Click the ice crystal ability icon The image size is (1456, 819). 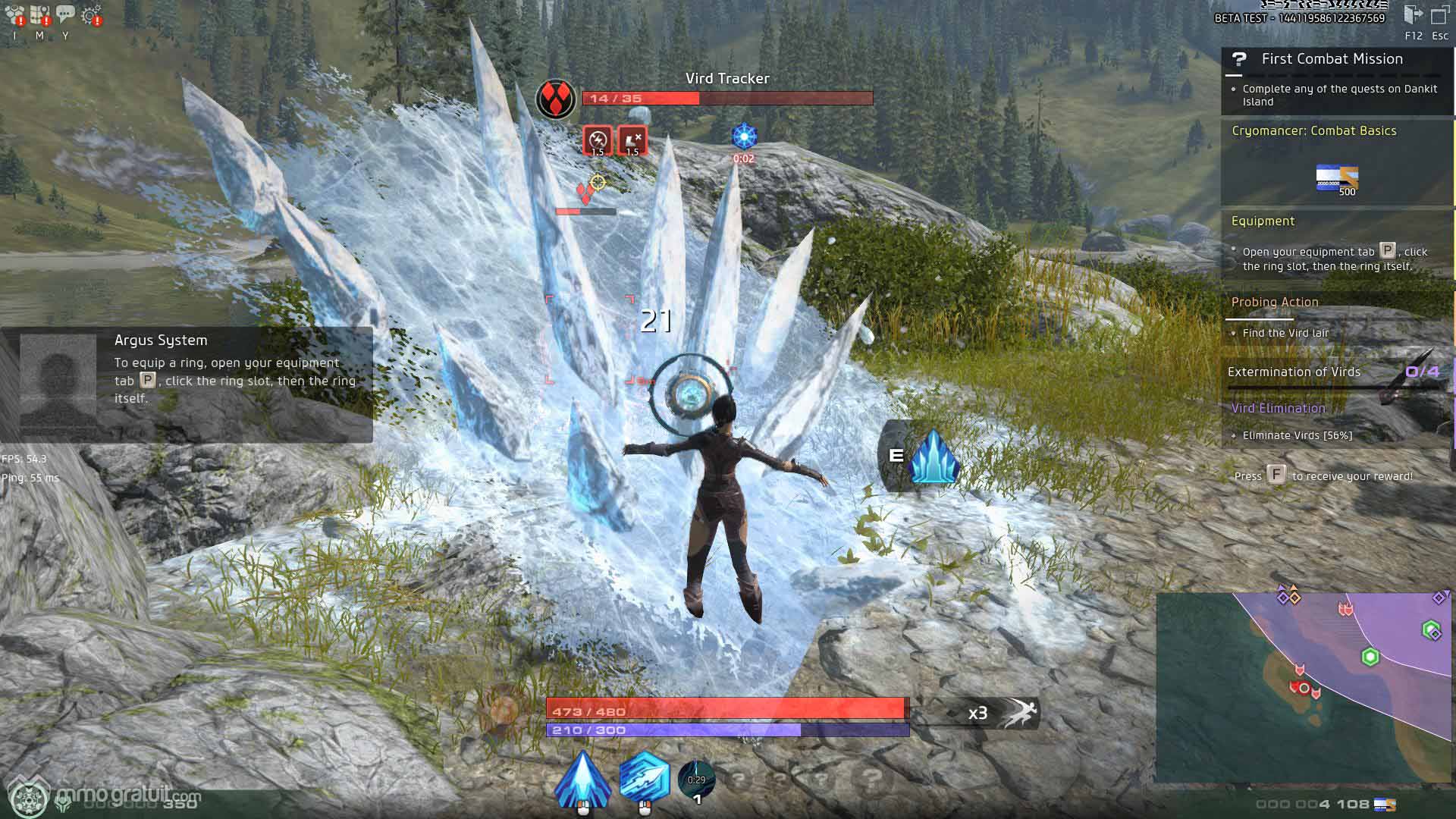934,457
